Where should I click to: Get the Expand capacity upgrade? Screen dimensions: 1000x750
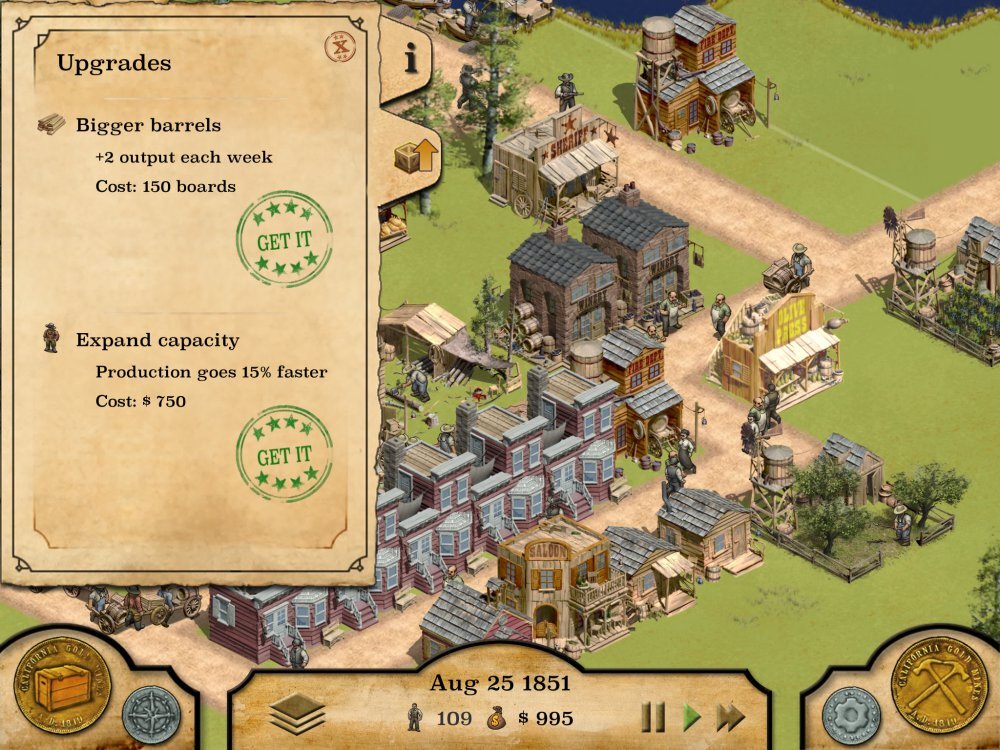point(284,455)
